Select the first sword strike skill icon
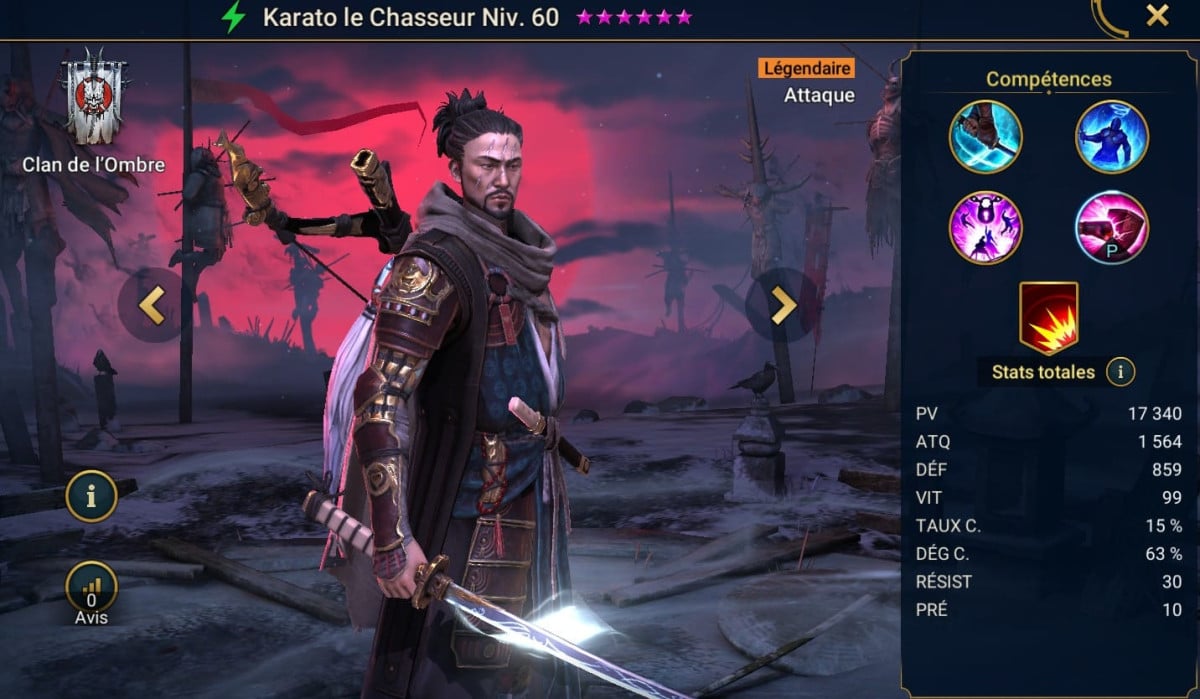1200x699 pixels. 985,137
